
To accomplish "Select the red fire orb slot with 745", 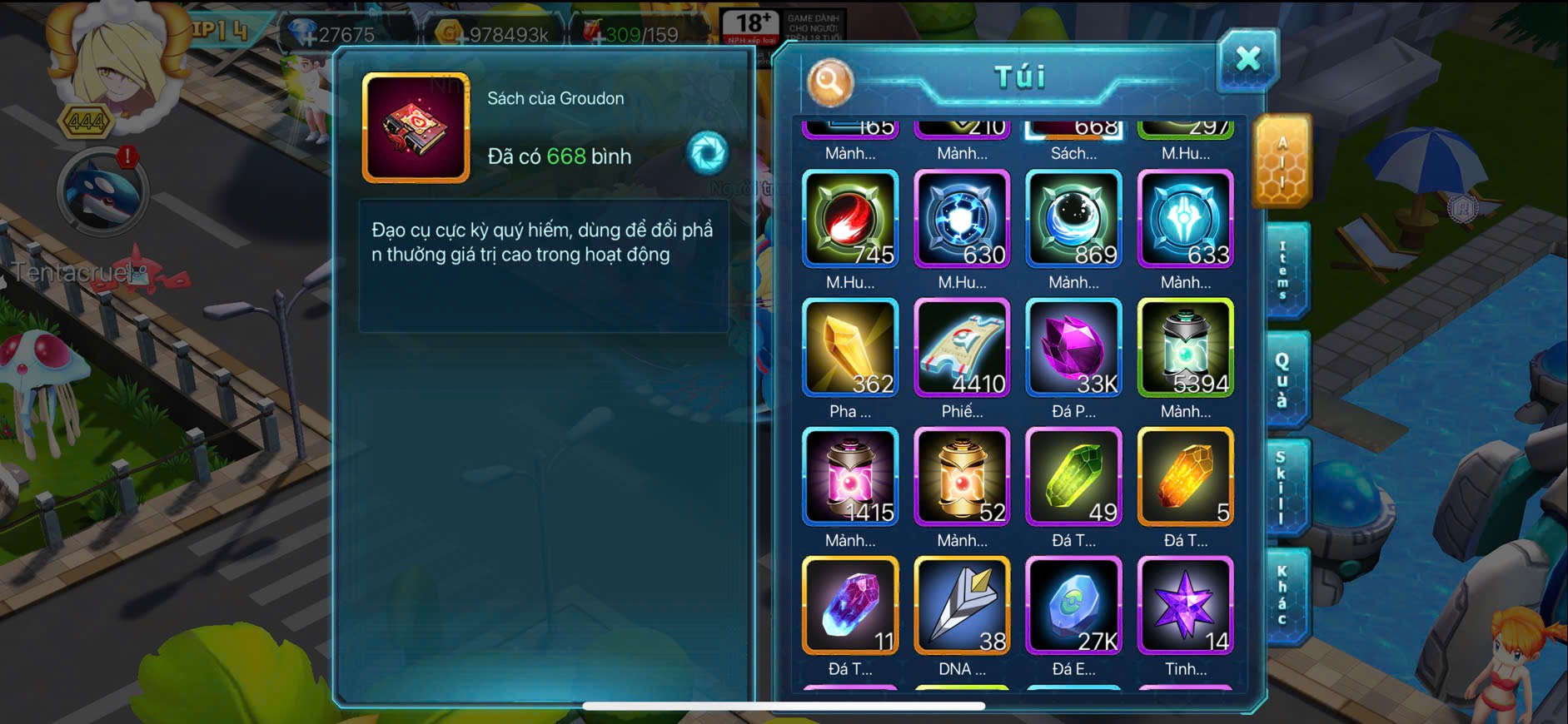I will 850,219.
